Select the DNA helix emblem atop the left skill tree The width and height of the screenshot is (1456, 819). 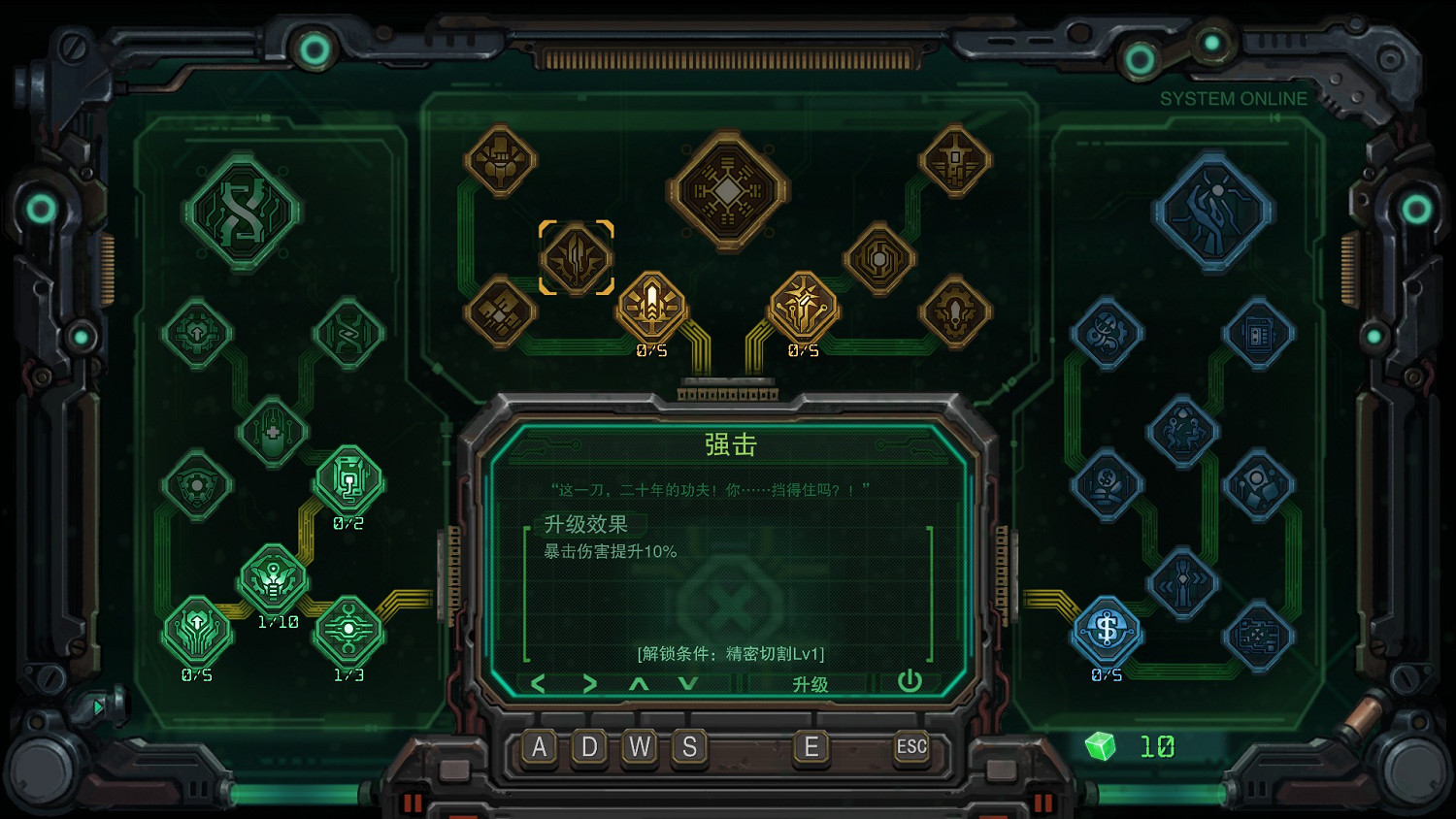(242, 210)
